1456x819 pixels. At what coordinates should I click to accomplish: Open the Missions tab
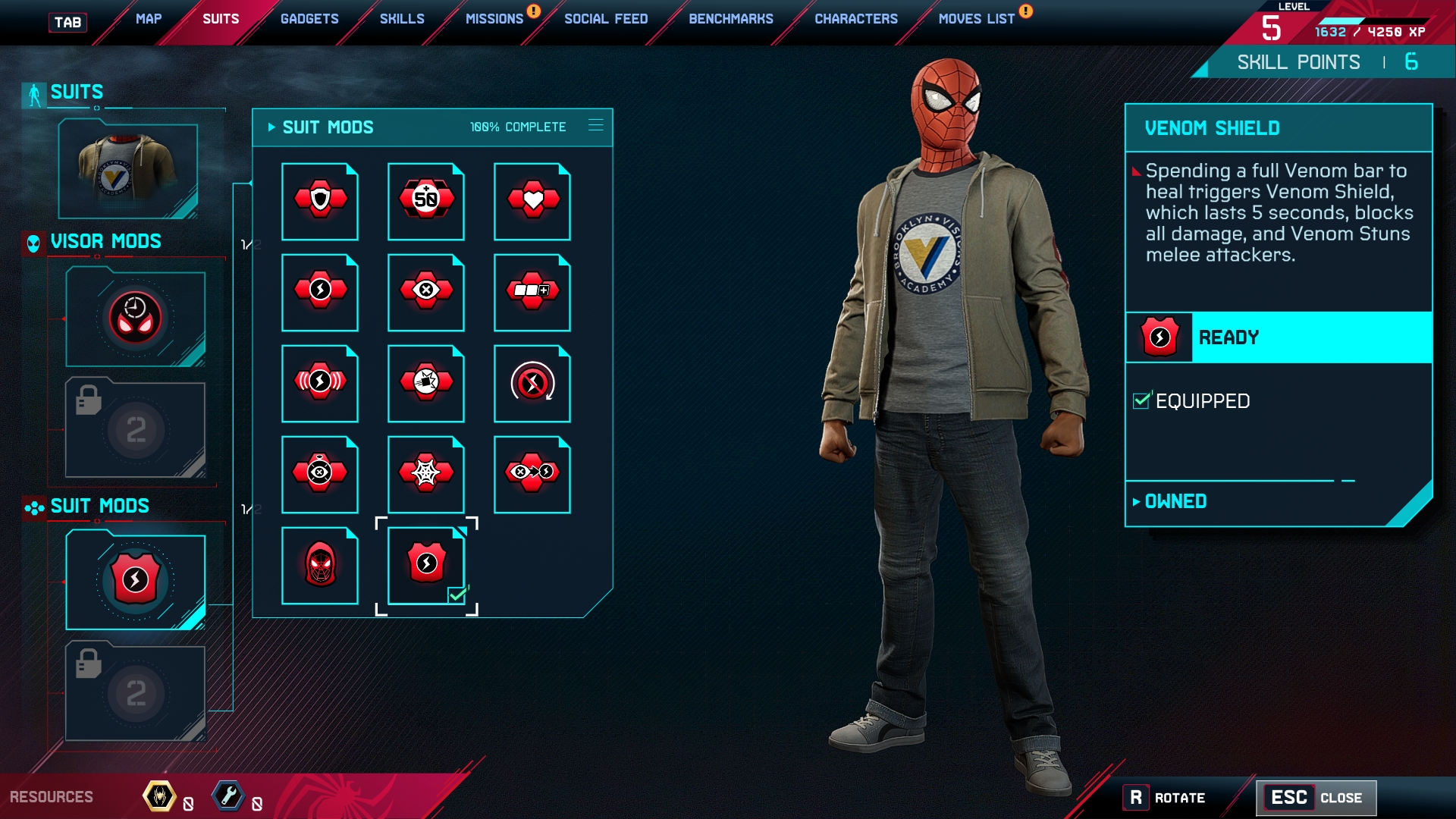tap(494, 19)
